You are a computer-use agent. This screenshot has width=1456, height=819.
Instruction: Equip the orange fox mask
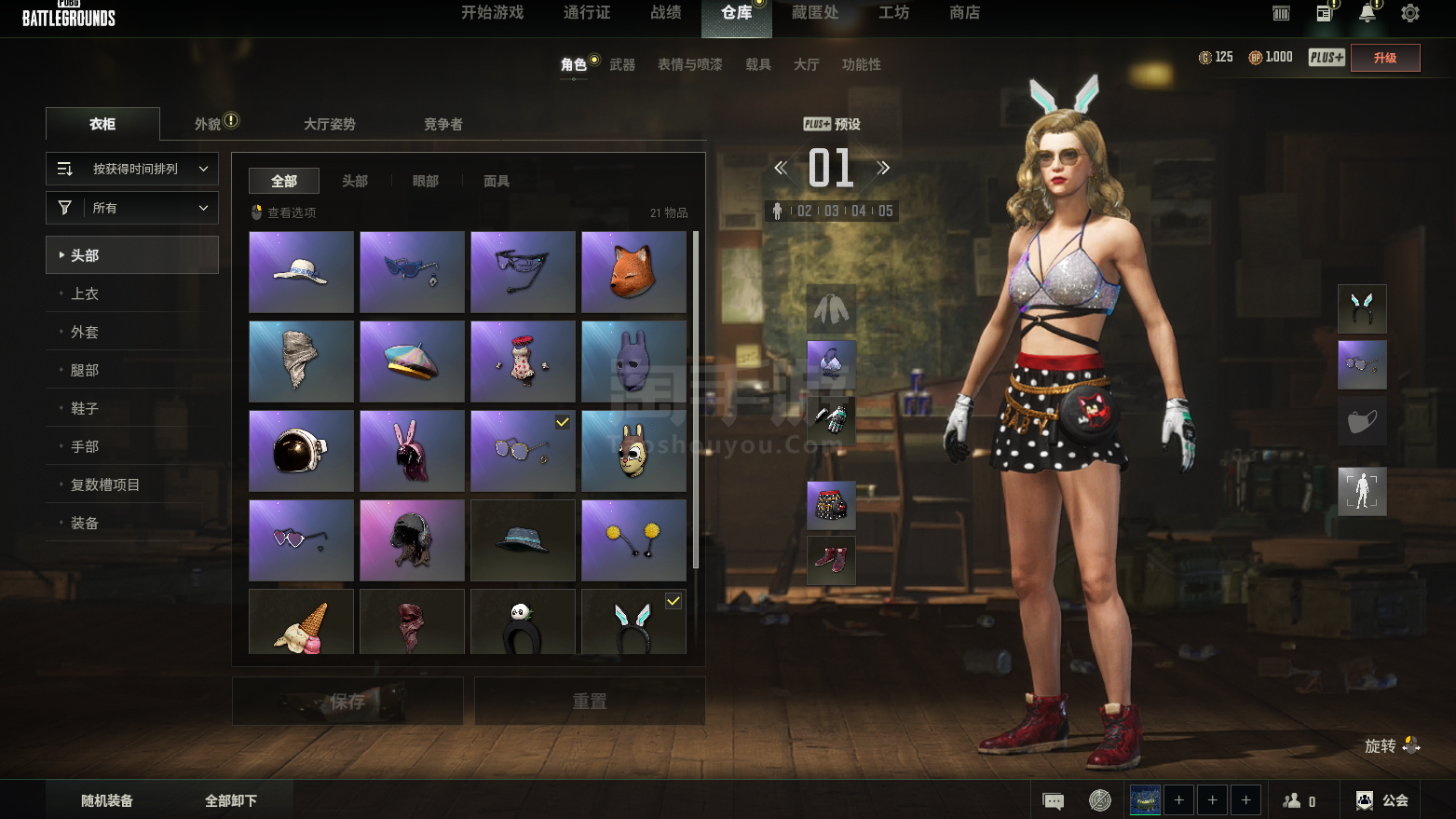click(633, 272)
